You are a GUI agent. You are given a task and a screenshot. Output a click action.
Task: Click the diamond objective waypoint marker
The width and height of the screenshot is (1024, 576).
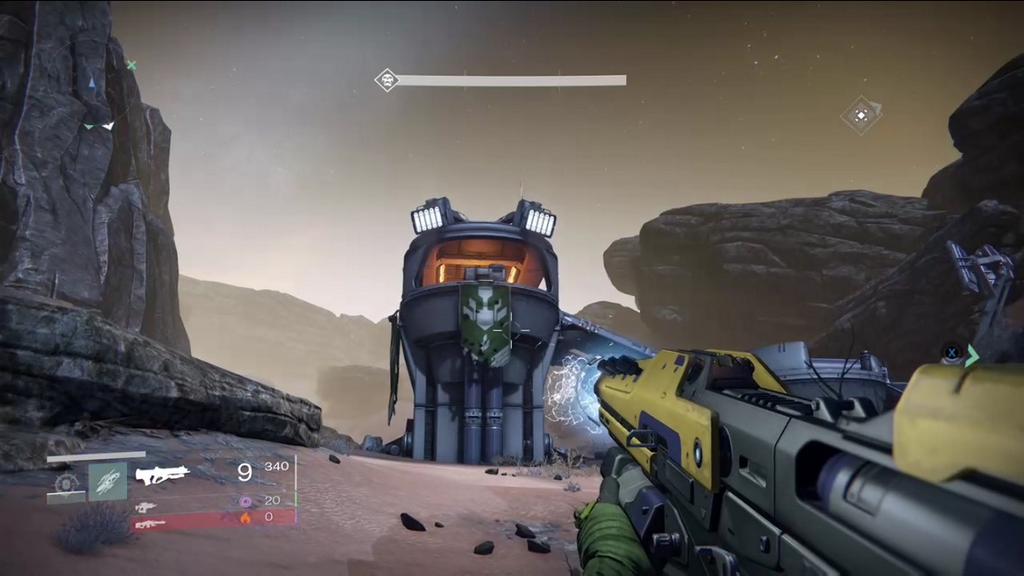[860, 114]
